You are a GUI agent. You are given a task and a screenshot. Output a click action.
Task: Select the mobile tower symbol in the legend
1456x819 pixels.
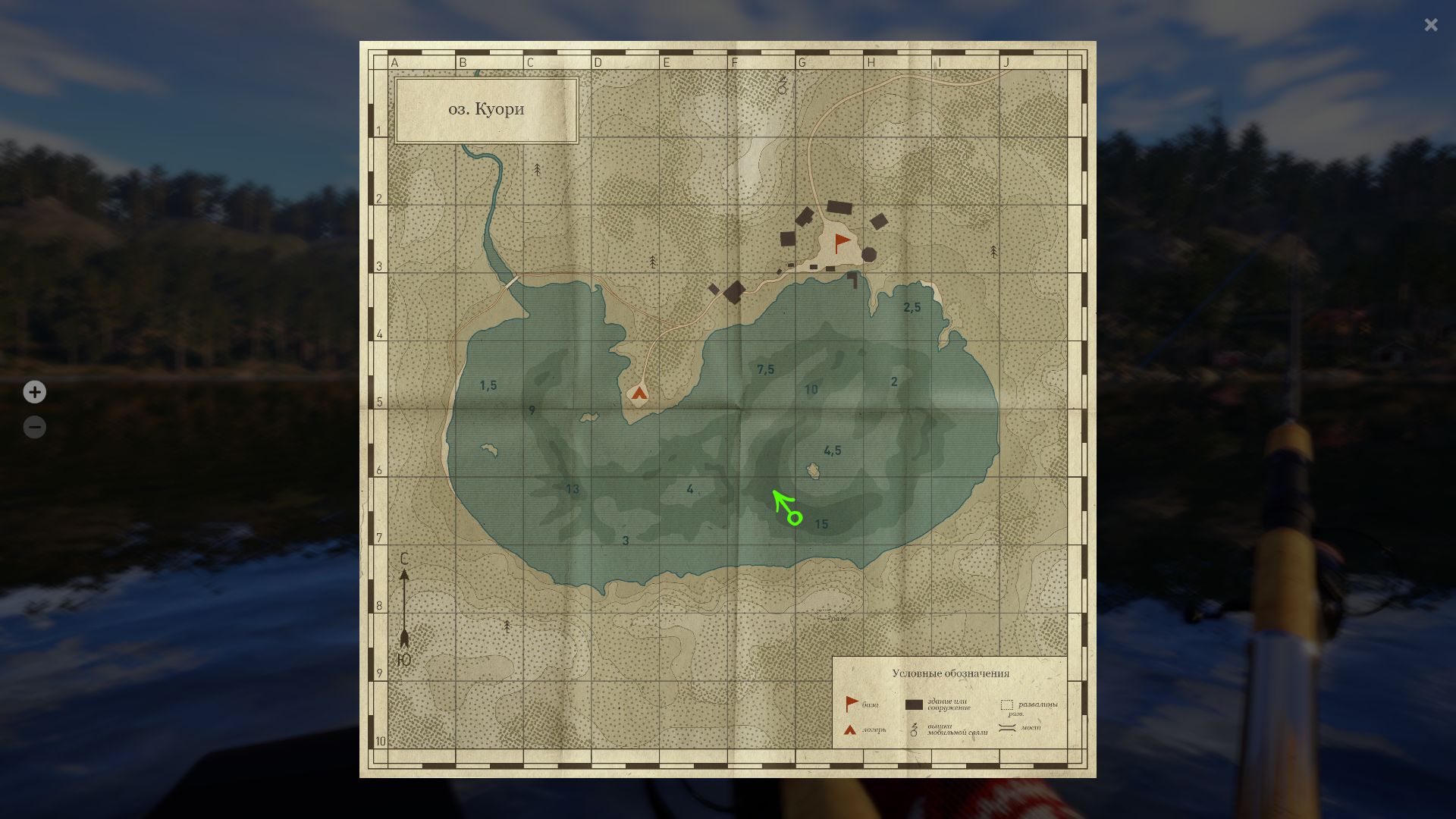click(x=914, y=730)
